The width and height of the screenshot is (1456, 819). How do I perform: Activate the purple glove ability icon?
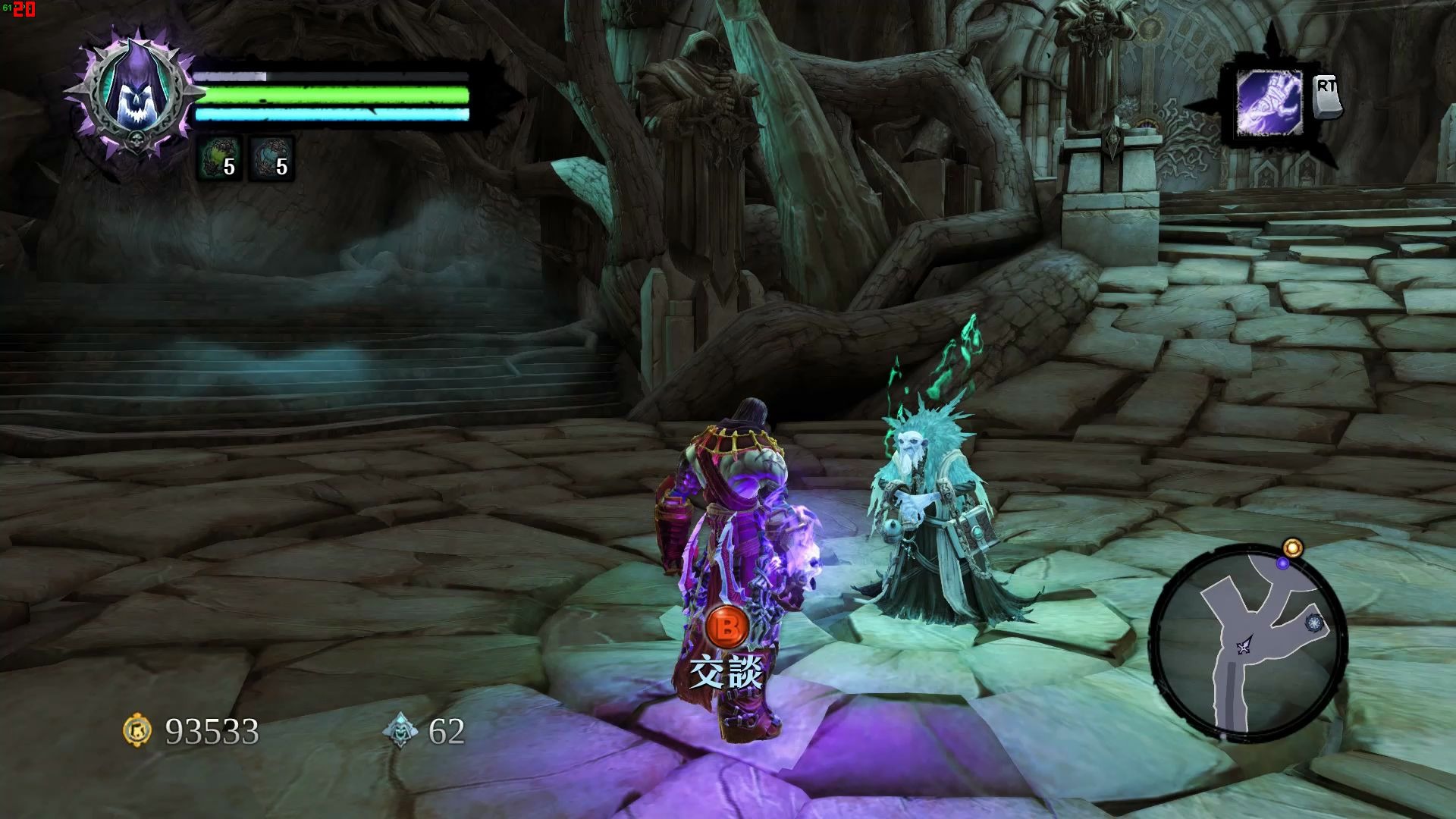tap(1269, 104)
